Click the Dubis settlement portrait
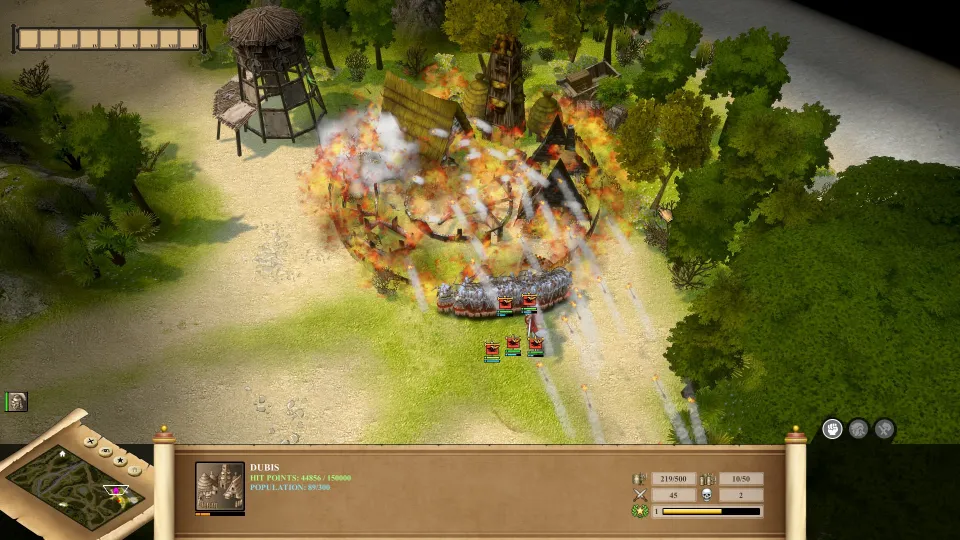The image size is (960, 540). [219, 486]
